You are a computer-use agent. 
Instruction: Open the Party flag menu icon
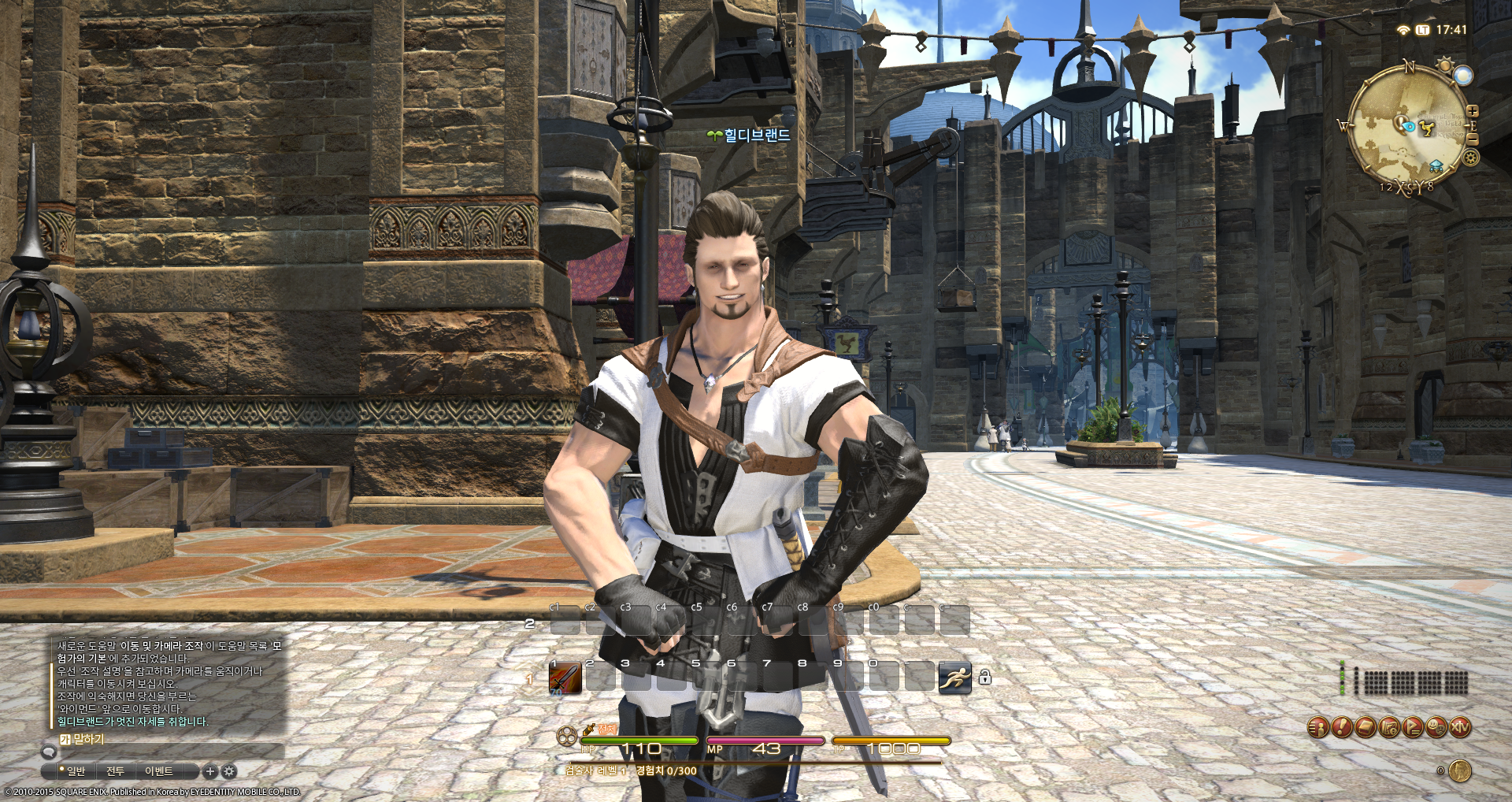click(x=1413, y=727)
